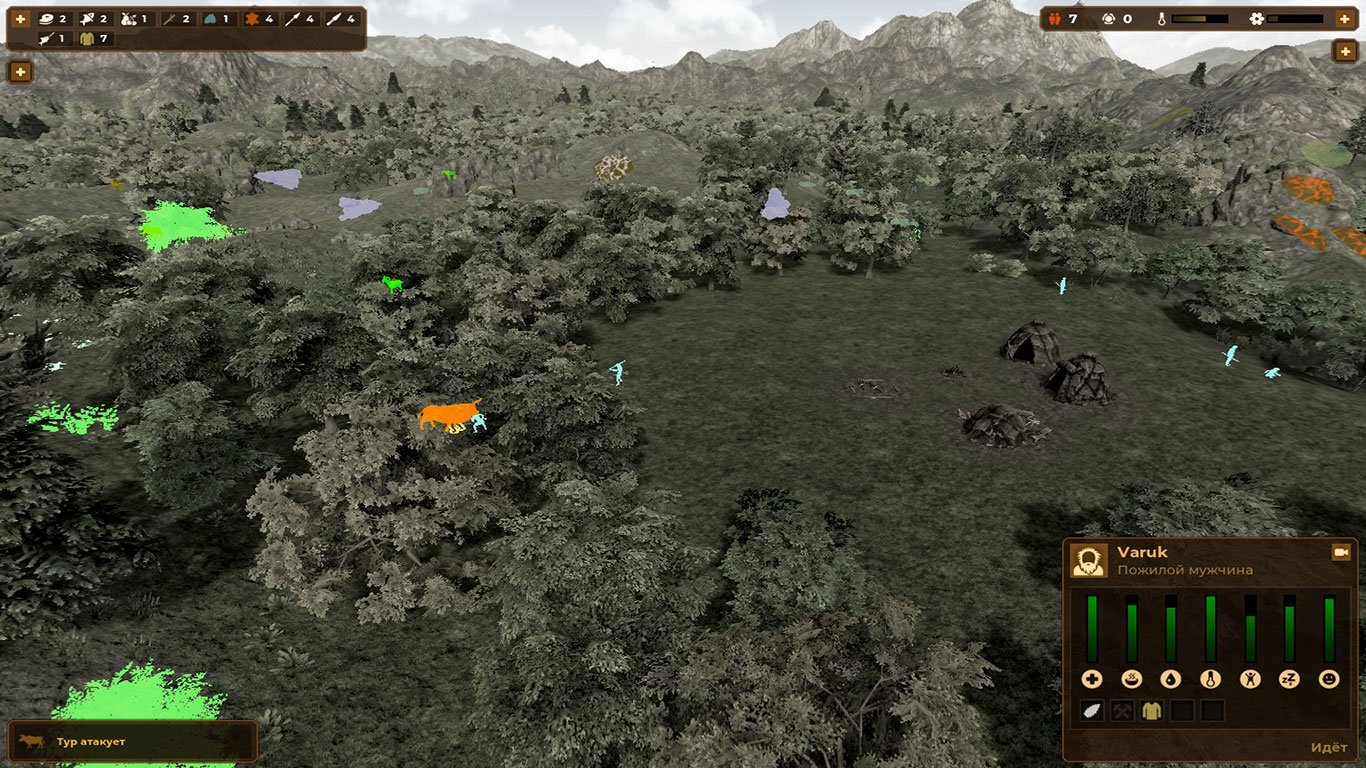Expand the top-right status bar plus button

1347,19
